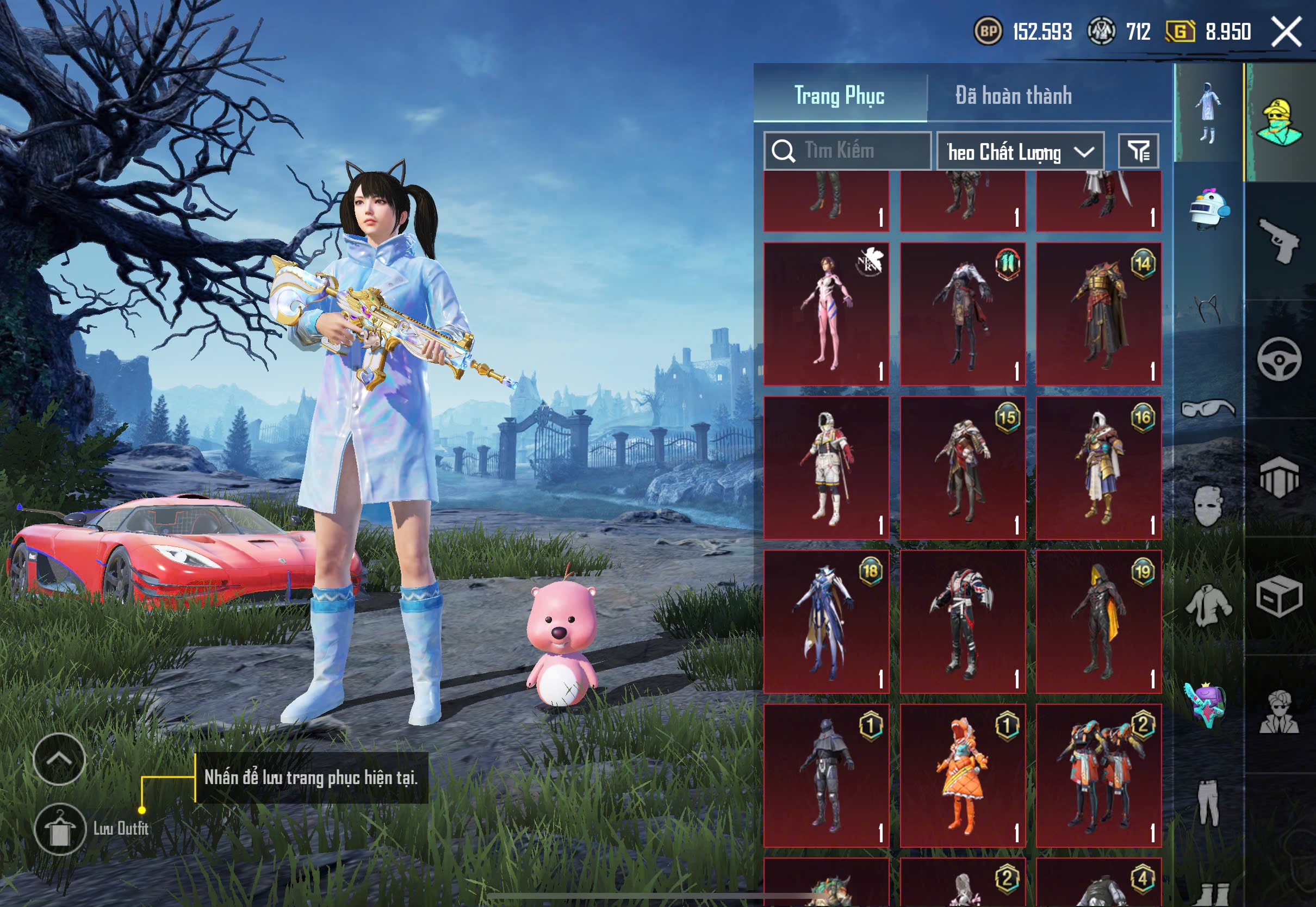Viewport: 1316px width, 907px height.
Task: Open the Theo Chất Lượng sort dropdown
Action: (x=1020, y=152)
